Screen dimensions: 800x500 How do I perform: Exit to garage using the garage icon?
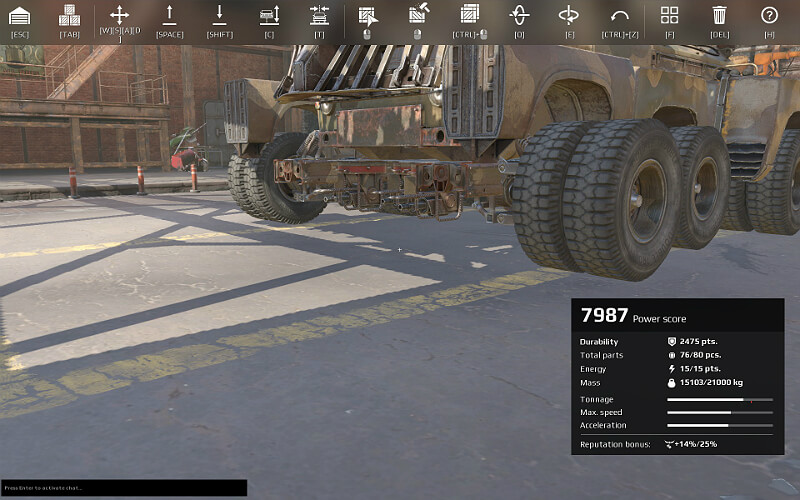19,15
